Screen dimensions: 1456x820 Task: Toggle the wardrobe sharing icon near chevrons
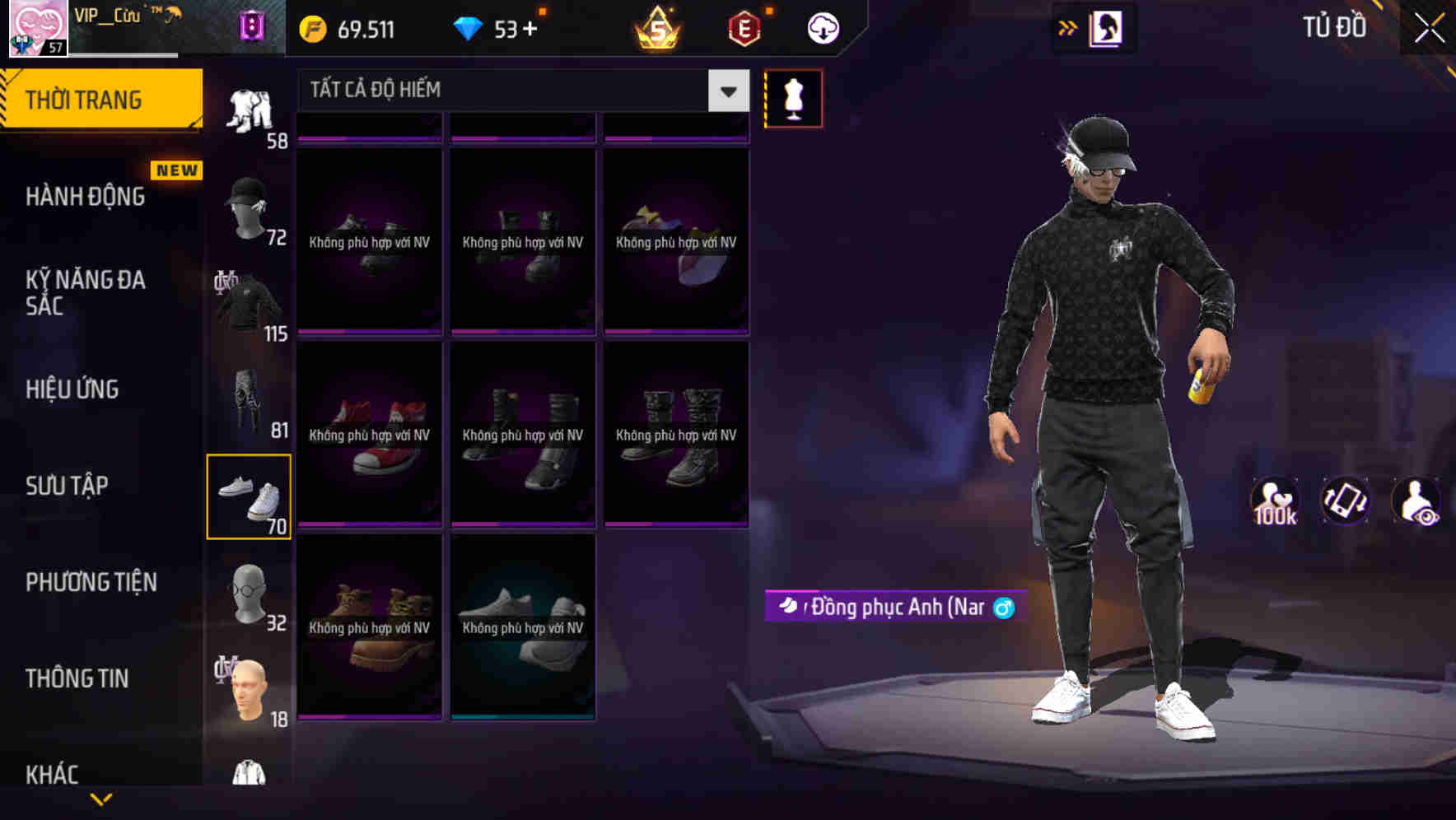coord(1108,27)
